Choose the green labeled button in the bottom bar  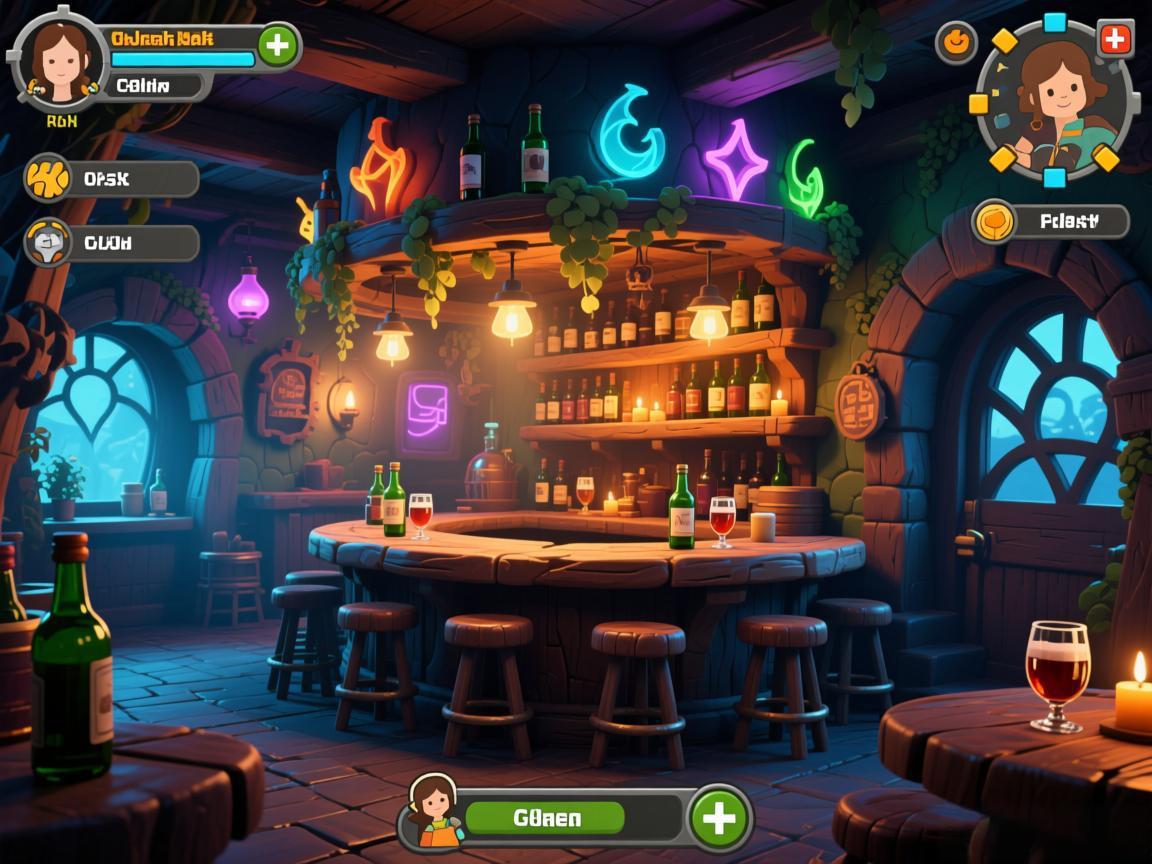pyautogui.click(x=546, y=818)
